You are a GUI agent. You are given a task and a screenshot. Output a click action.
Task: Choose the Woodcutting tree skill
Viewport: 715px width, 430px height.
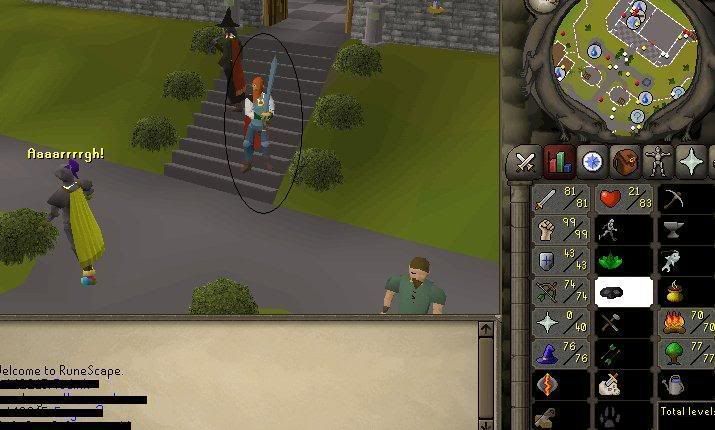pyautogui.click(x=686, y=354)
